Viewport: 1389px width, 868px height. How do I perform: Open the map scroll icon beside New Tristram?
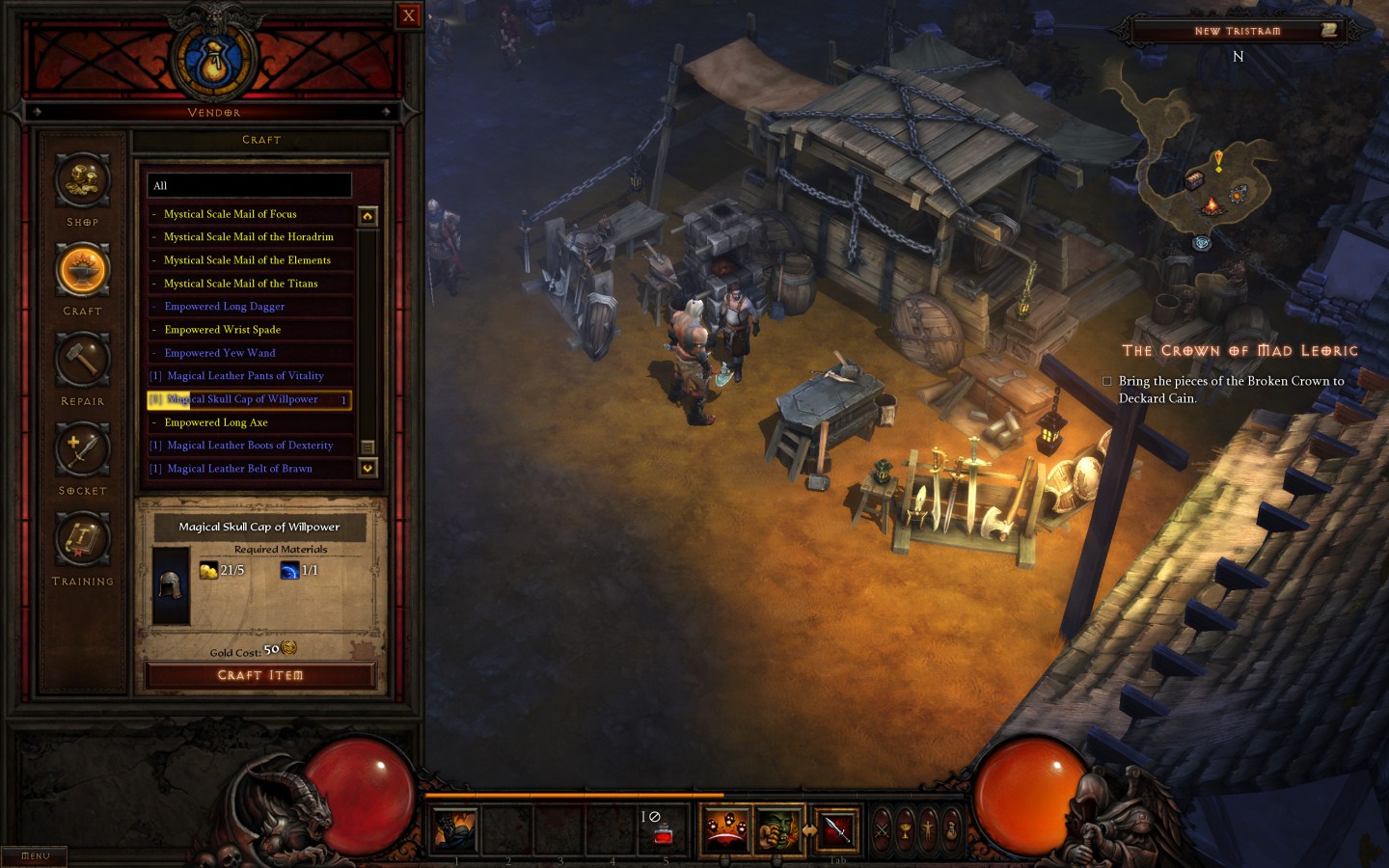pyautogui.click(x=1329, y=31)
